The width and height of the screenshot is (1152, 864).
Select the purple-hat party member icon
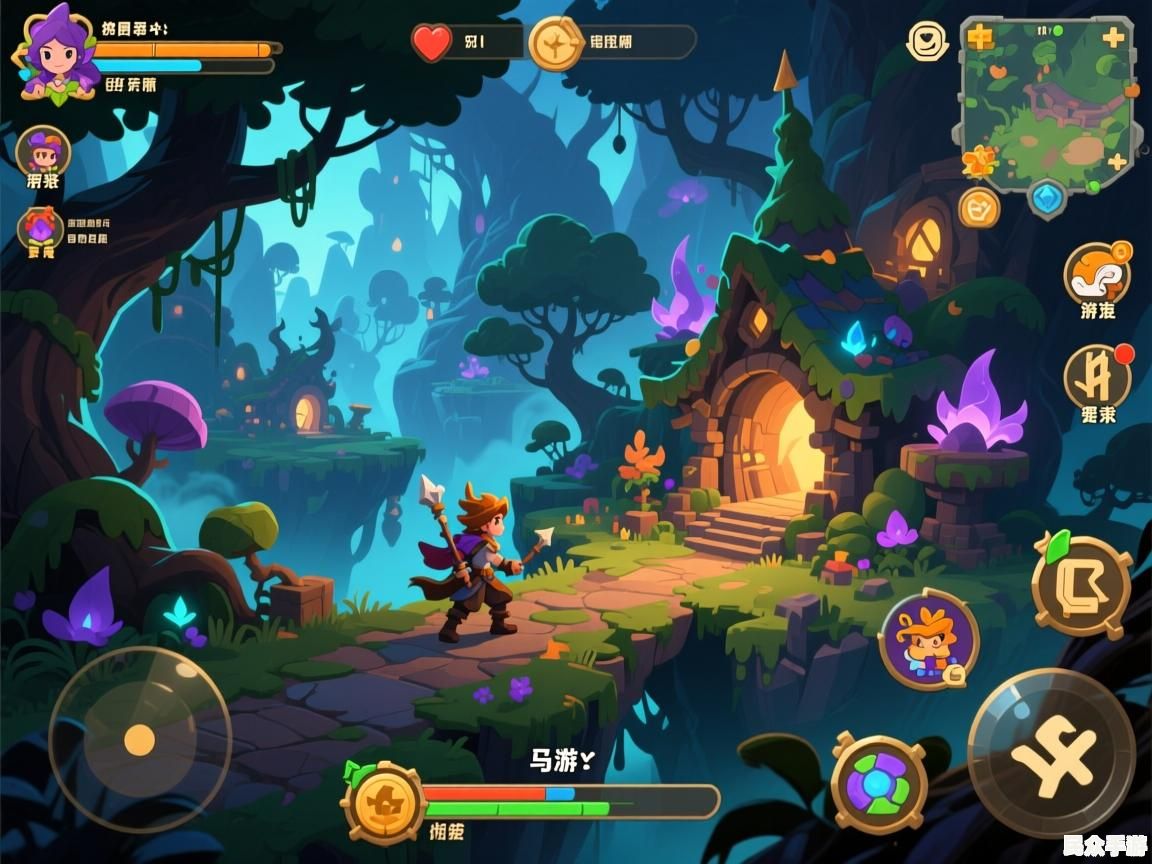point(43,151)
